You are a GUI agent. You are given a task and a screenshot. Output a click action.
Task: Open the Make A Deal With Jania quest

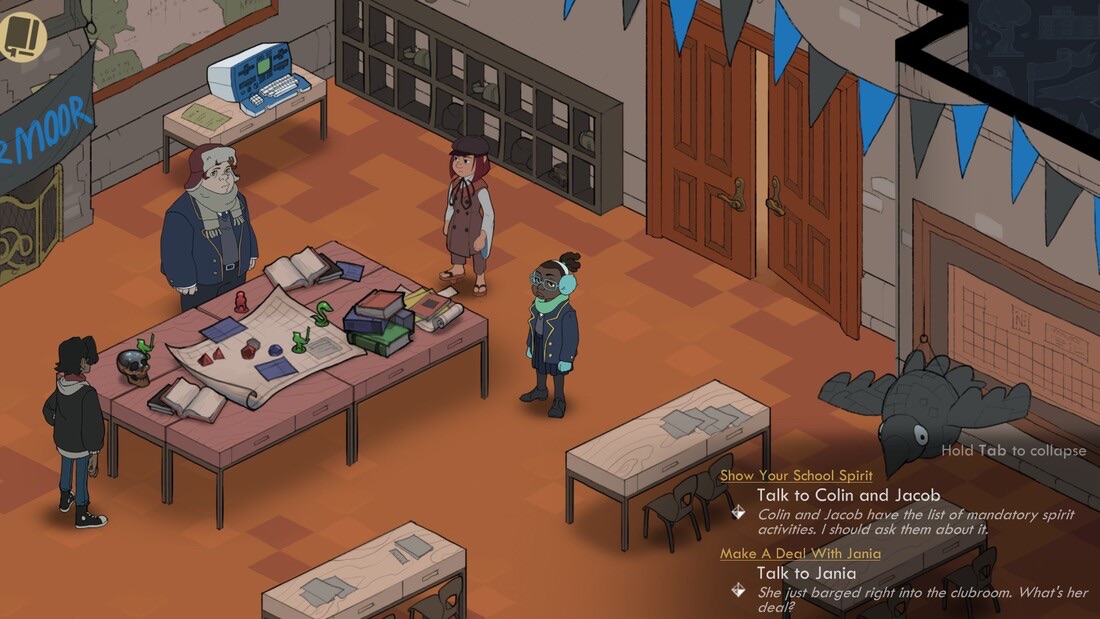coord(800,554)
